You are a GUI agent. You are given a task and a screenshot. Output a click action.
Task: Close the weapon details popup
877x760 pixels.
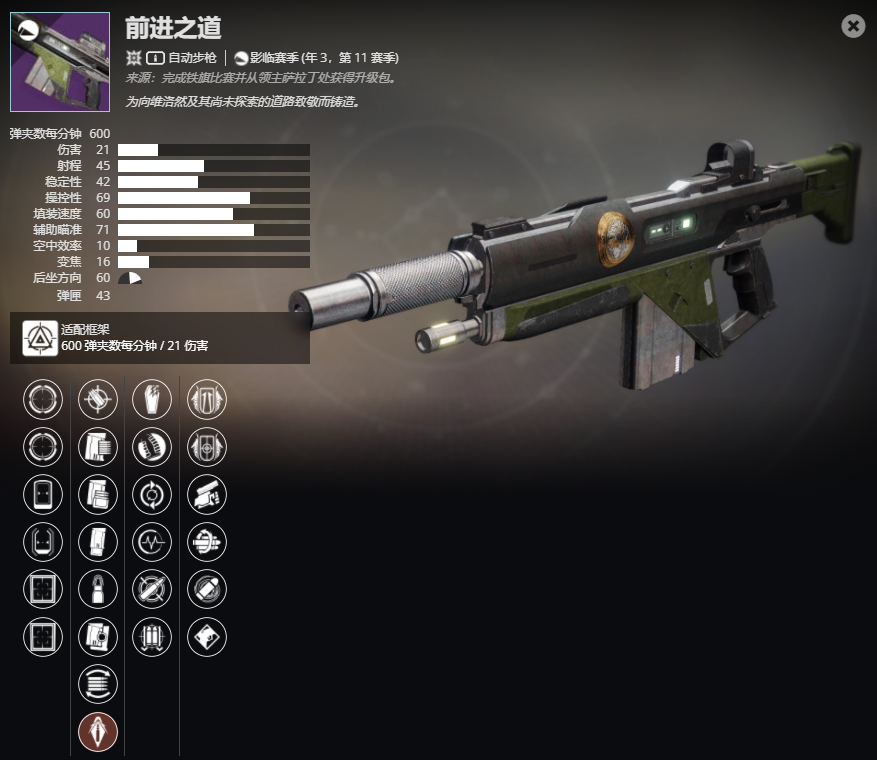point(853,26)
